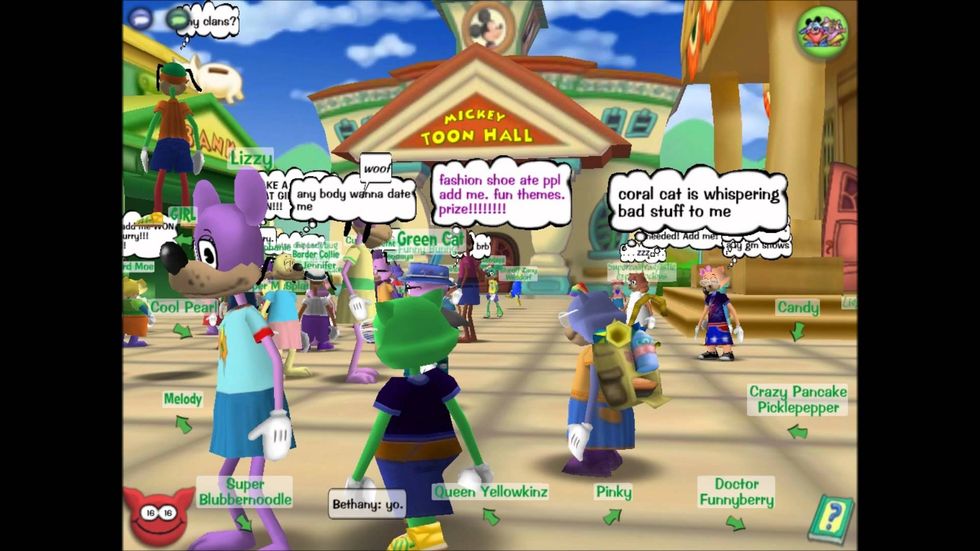Select the Green Cat nametag

pos(430,239)
